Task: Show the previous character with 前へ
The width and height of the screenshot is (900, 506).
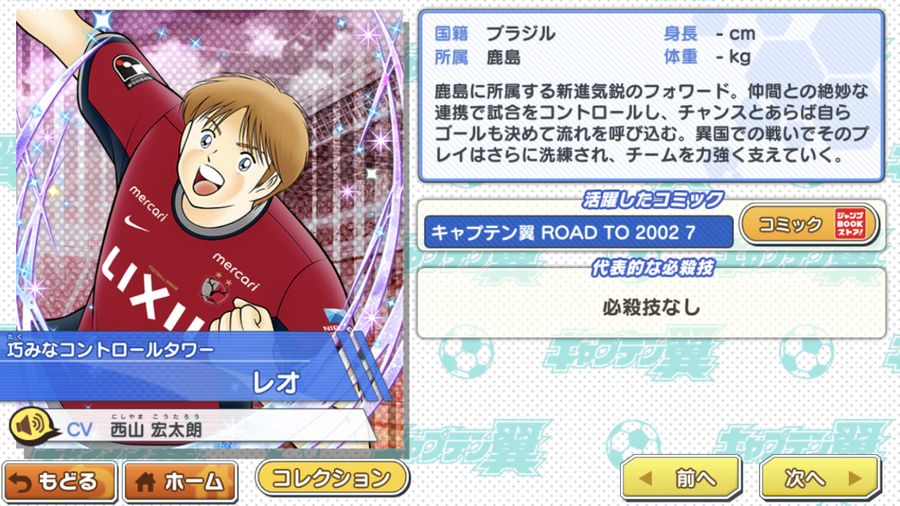Action: point(681,477)
